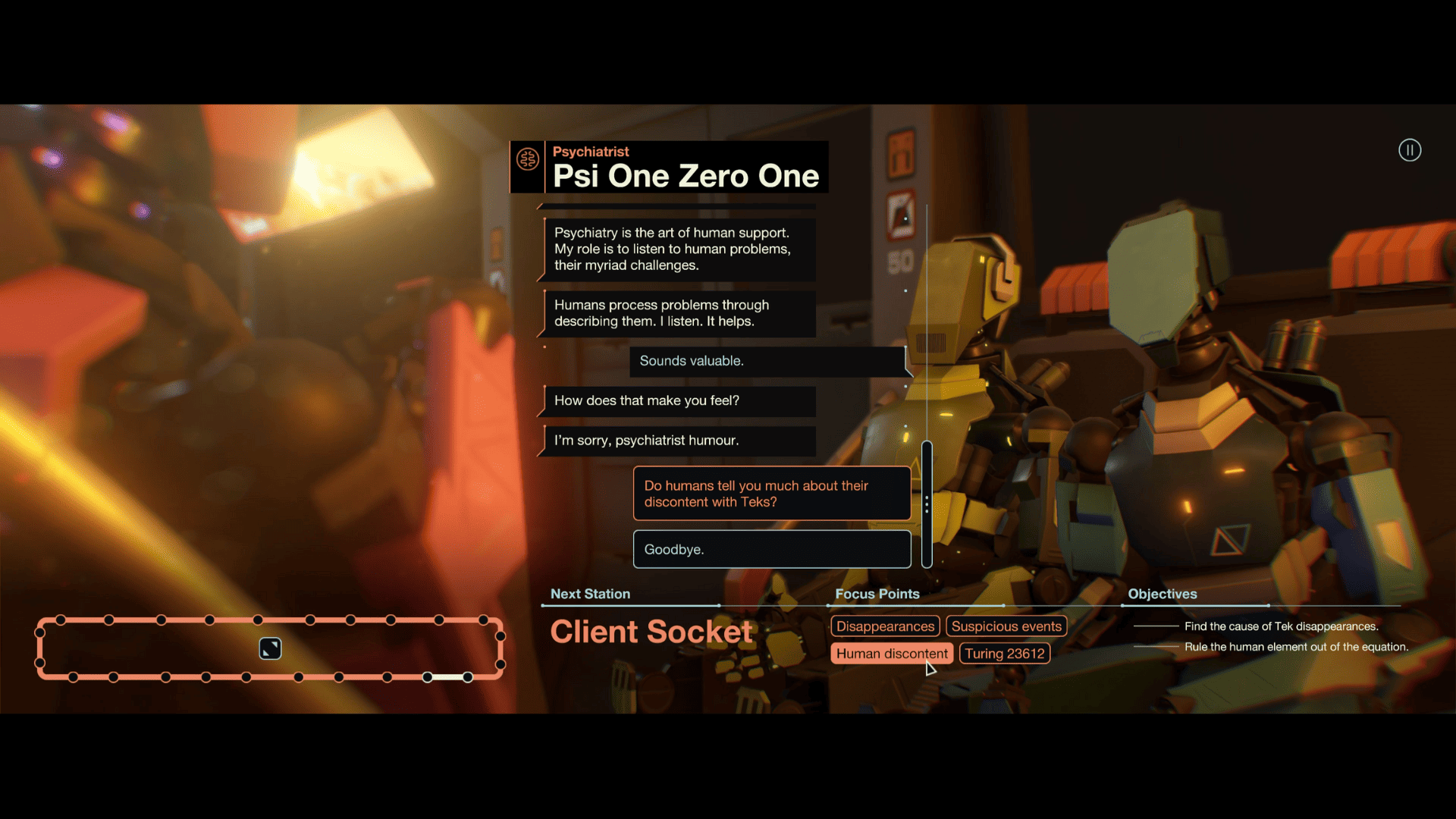Viewport: 1456px width, 819px height.
Task: Click the dialogue scrollbar handle
Action: pyautogui.click(x=927, y=504)
